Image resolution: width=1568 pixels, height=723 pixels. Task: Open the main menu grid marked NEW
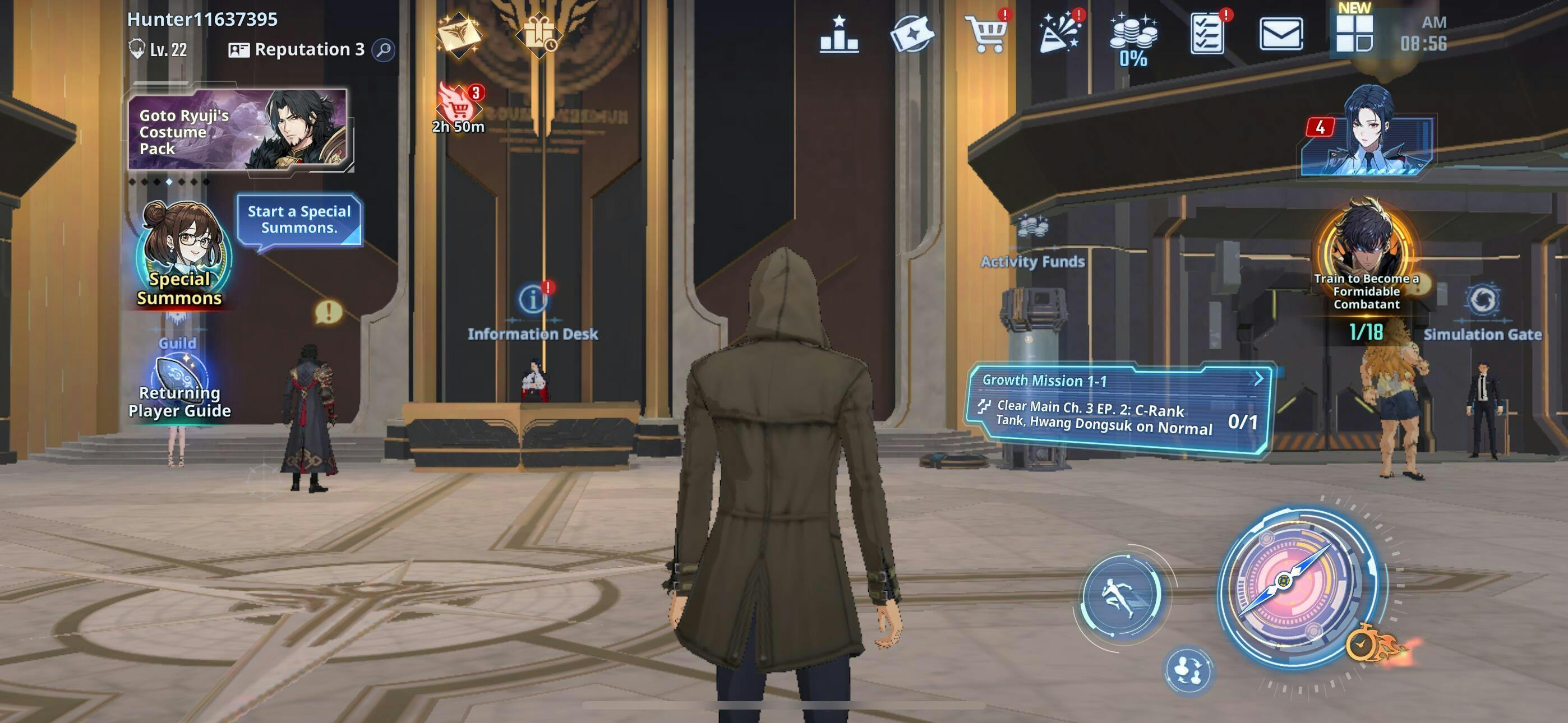[x=1354, y=34]
